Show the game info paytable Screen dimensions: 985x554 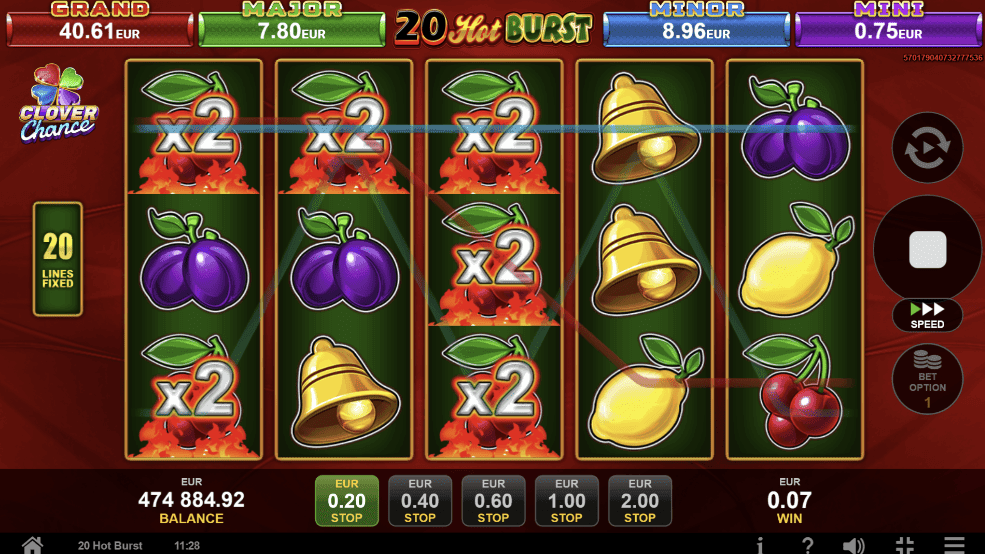761,545
